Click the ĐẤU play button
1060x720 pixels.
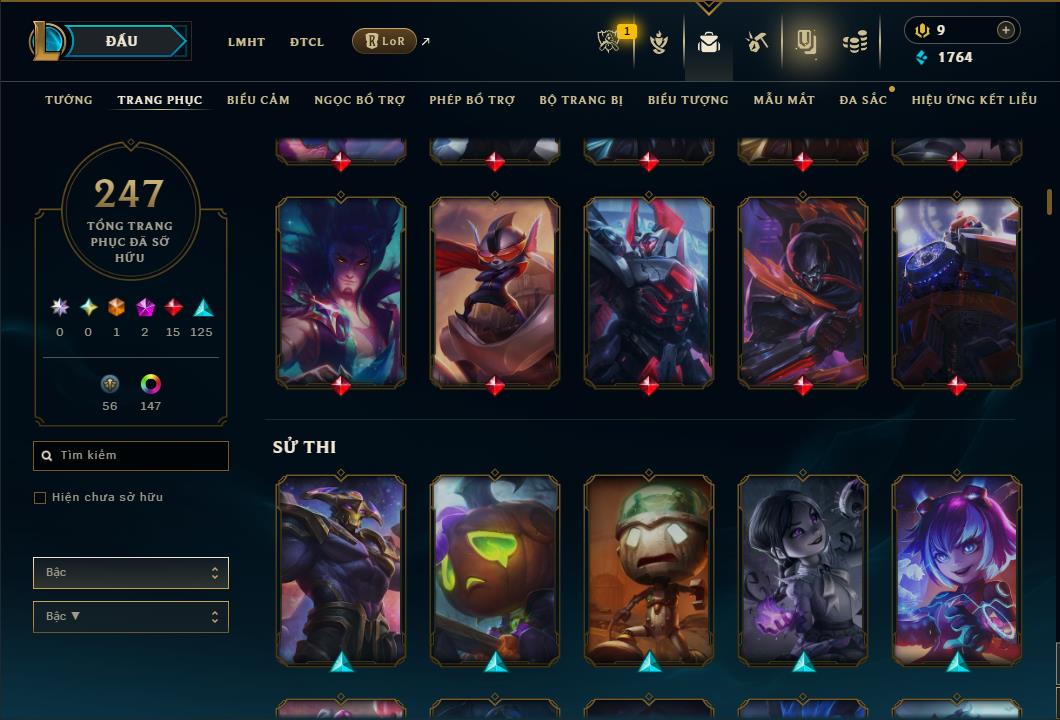click(x=122, y=41)
